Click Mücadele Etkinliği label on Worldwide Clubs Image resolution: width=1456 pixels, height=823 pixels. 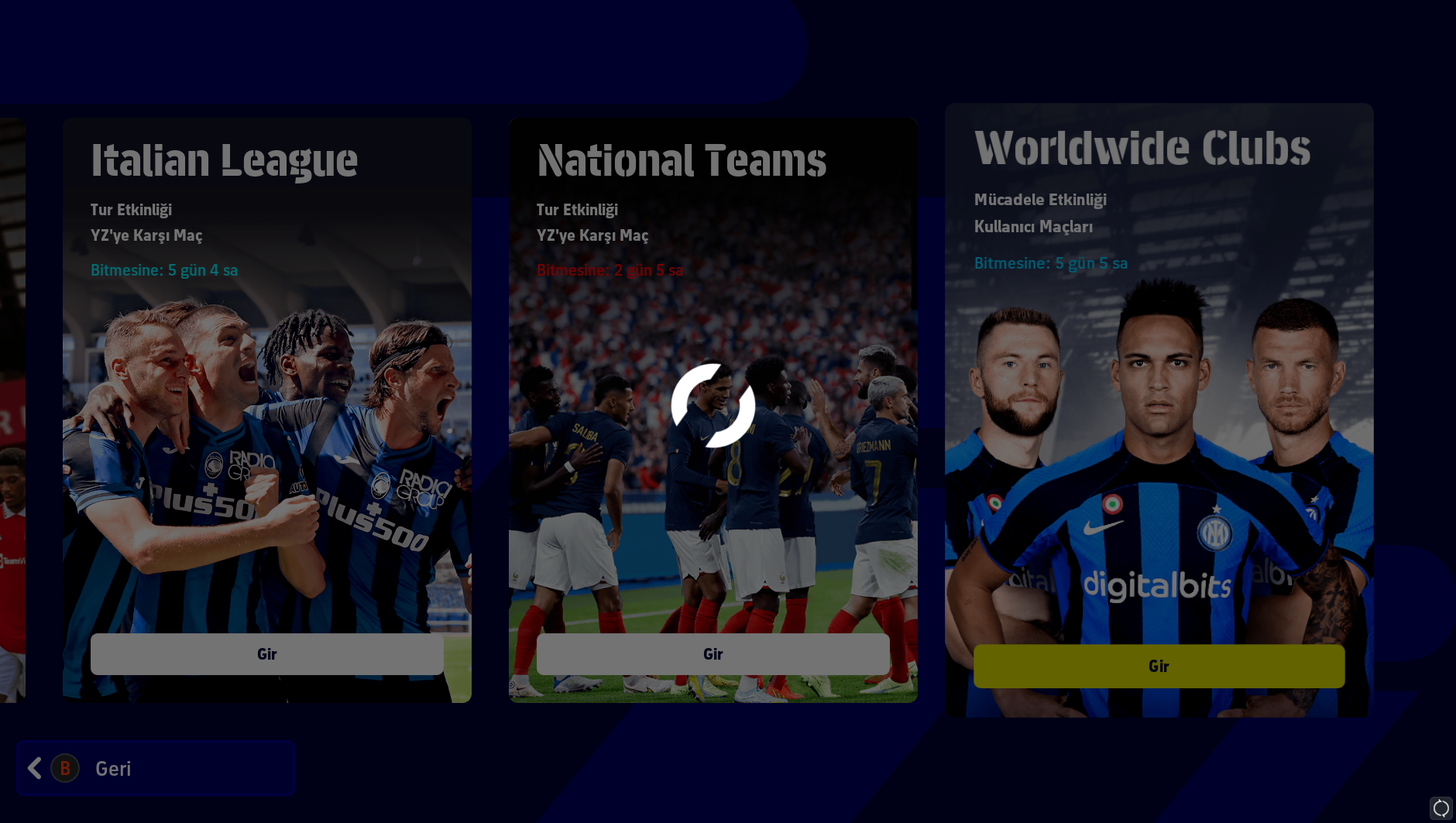(x=1041, y=199)
